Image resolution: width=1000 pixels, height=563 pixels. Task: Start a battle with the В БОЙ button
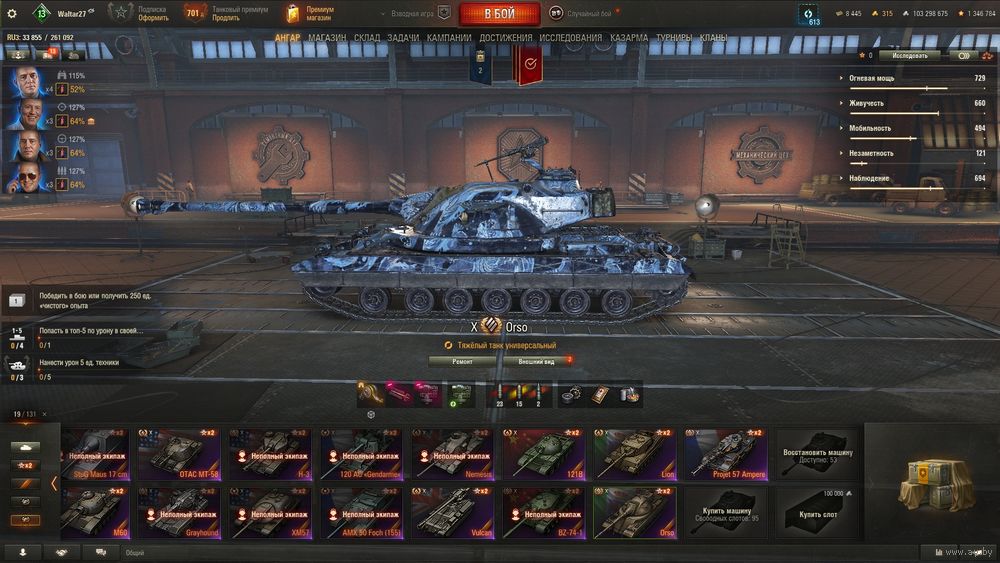coord(499,14)
